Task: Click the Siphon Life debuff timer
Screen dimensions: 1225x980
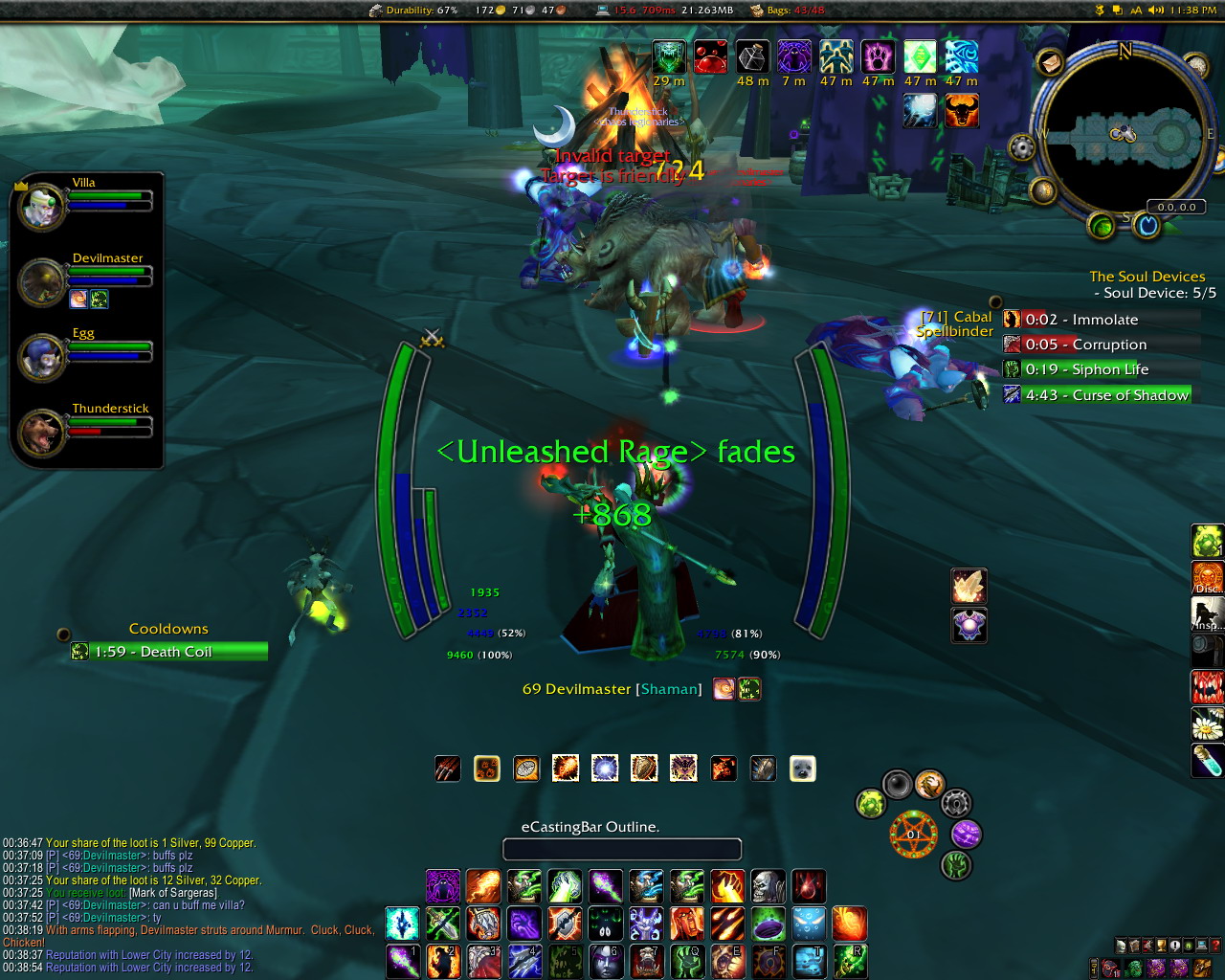Action: 1097,369
